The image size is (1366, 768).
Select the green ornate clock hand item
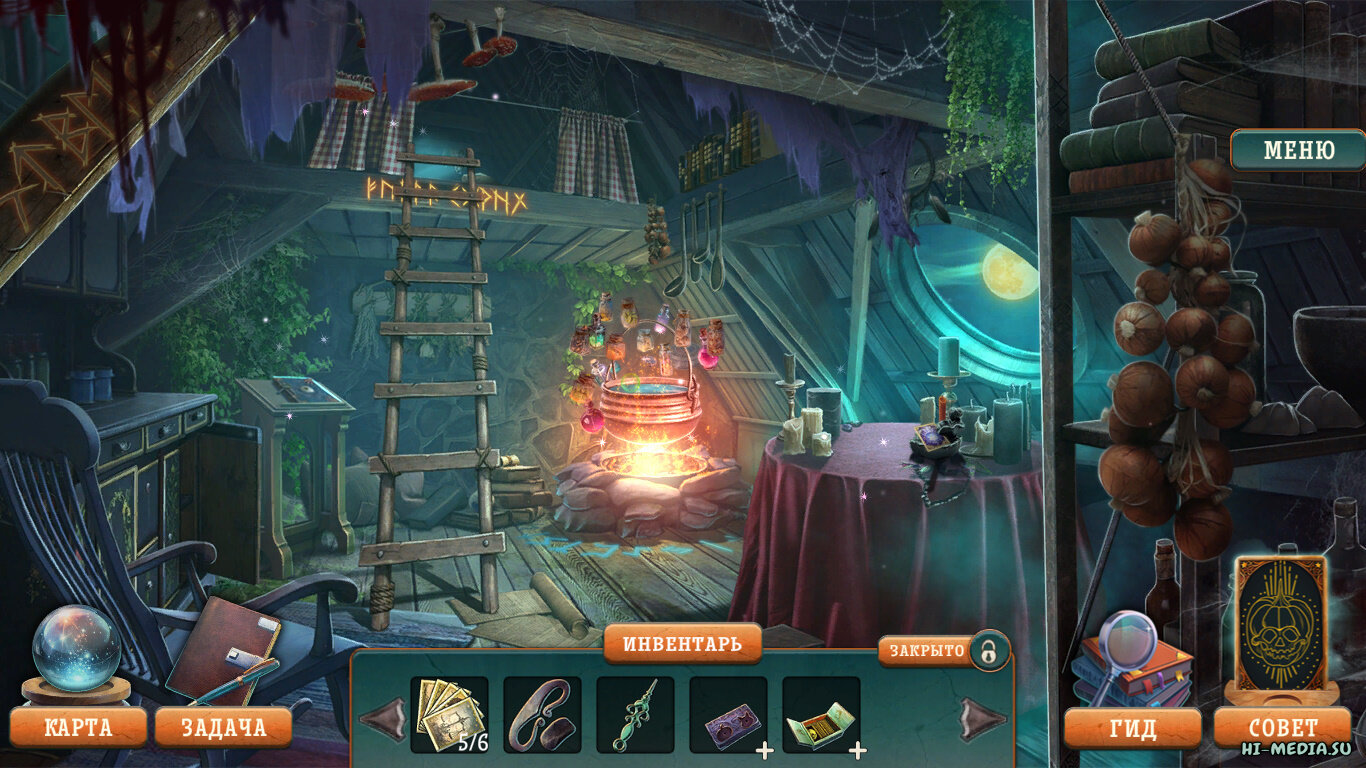[635, 714]
